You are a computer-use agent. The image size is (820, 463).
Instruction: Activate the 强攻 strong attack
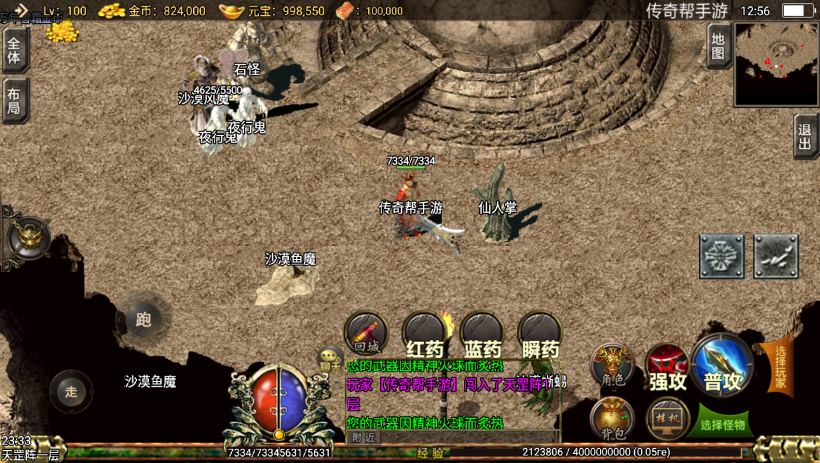click(x=667, y=366)
